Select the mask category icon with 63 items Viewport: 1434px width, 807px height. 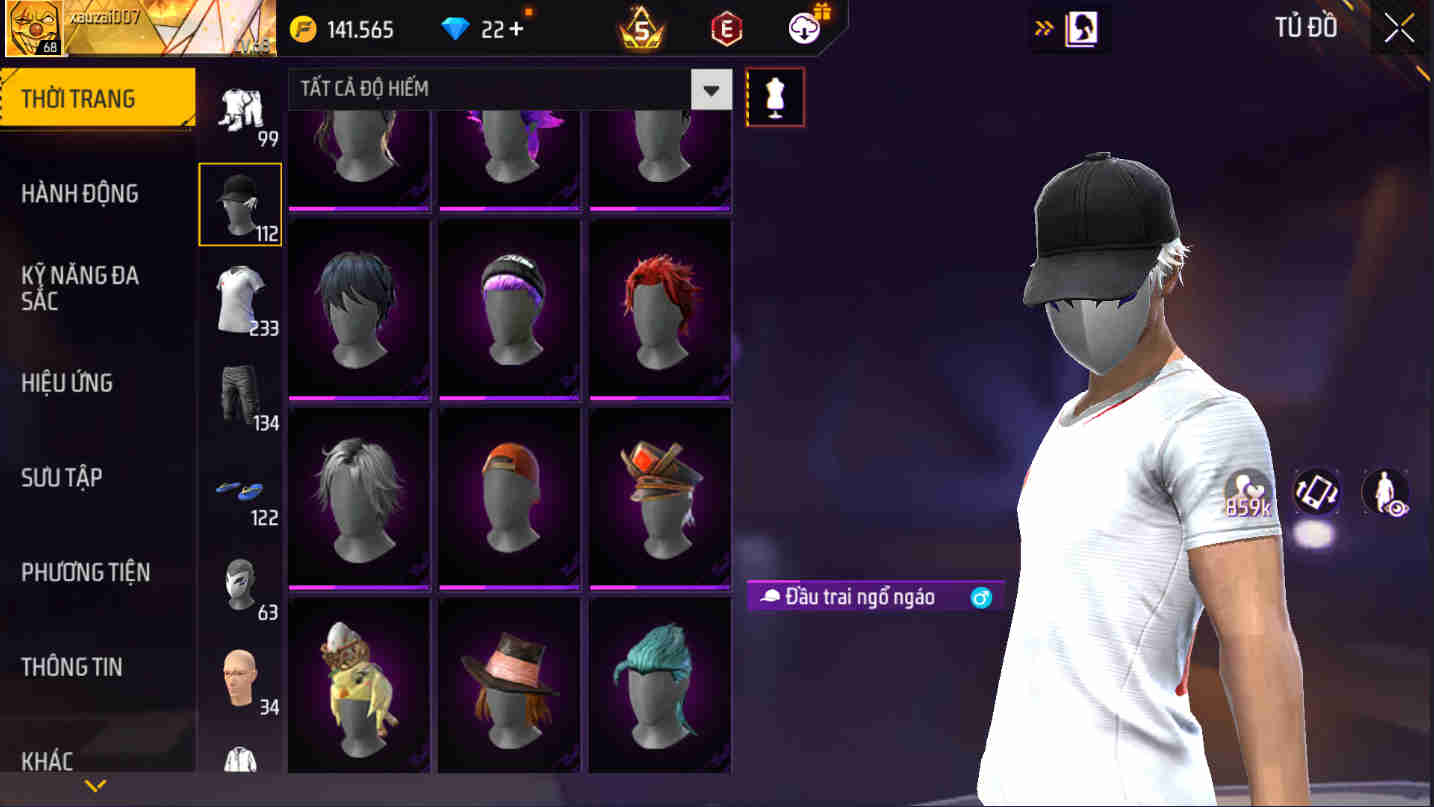(x=240, y=581)
